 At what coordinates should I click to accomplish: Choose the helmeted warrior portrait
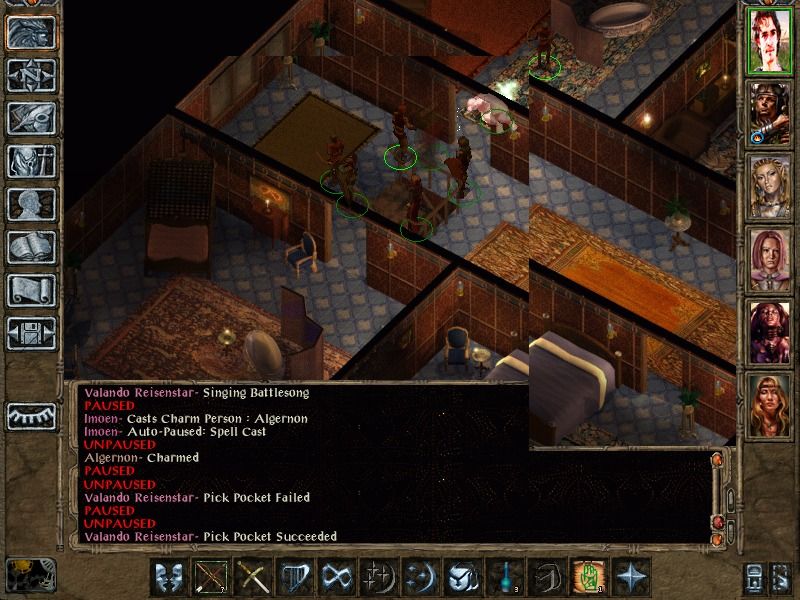click(768, 114)
